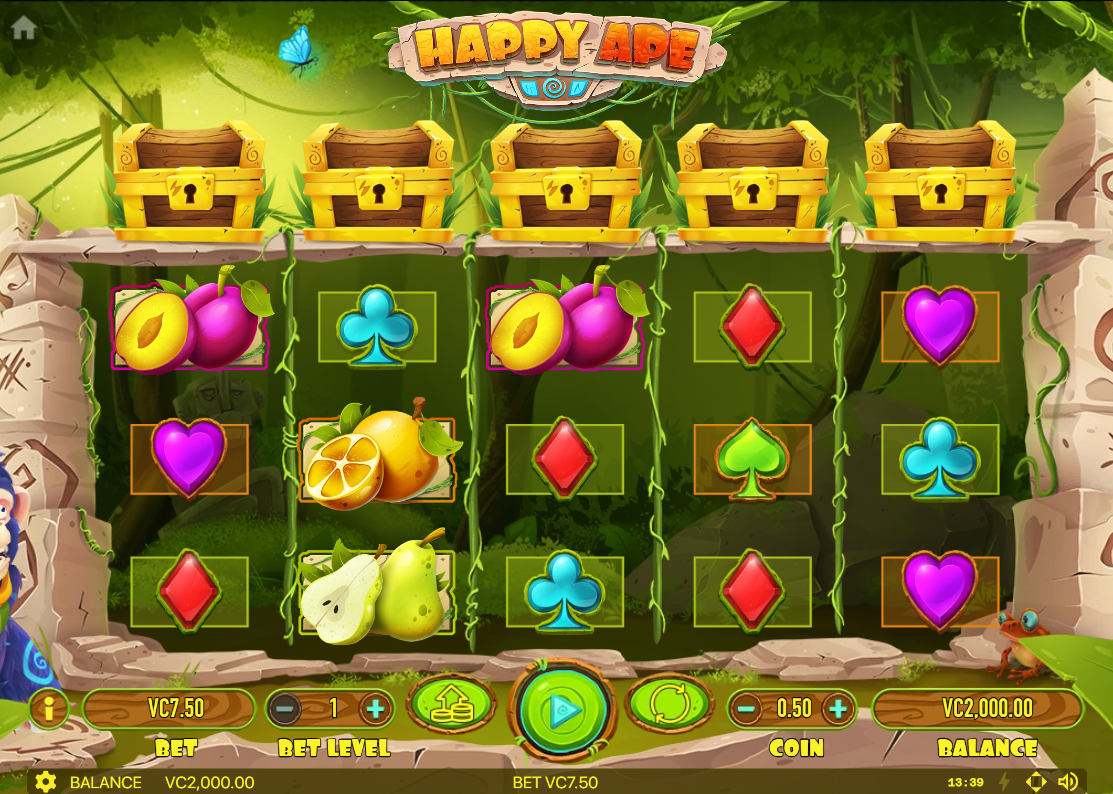1113x794 pixels.
Task: Decrease the bet level
Action: coord(284,709)
